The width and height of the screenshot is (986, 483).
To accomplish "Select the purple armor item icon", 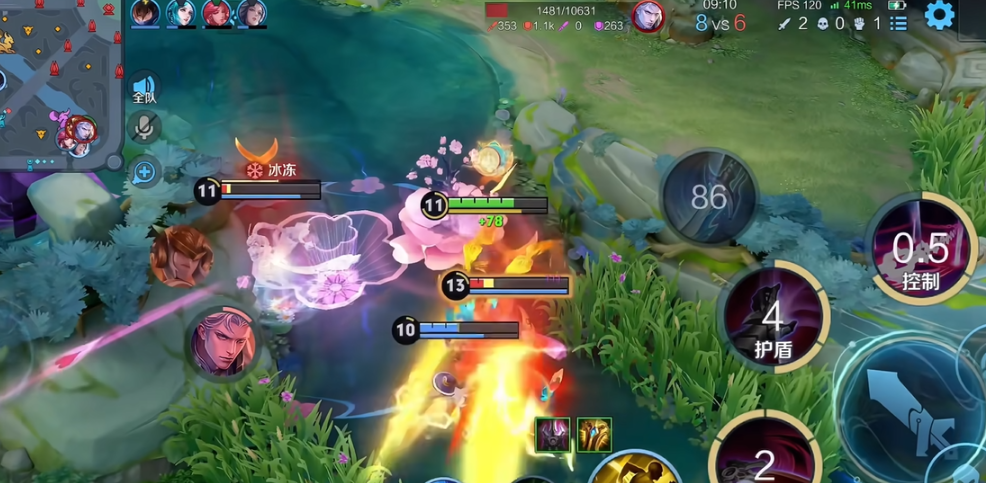I will click(553, 435).
